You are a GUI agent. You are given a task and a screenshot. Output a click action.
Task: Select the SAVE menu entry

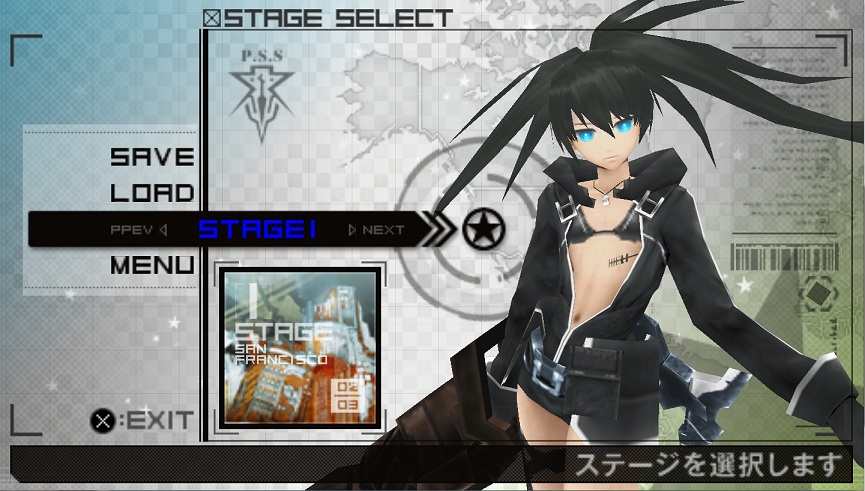tap(152, 157)
